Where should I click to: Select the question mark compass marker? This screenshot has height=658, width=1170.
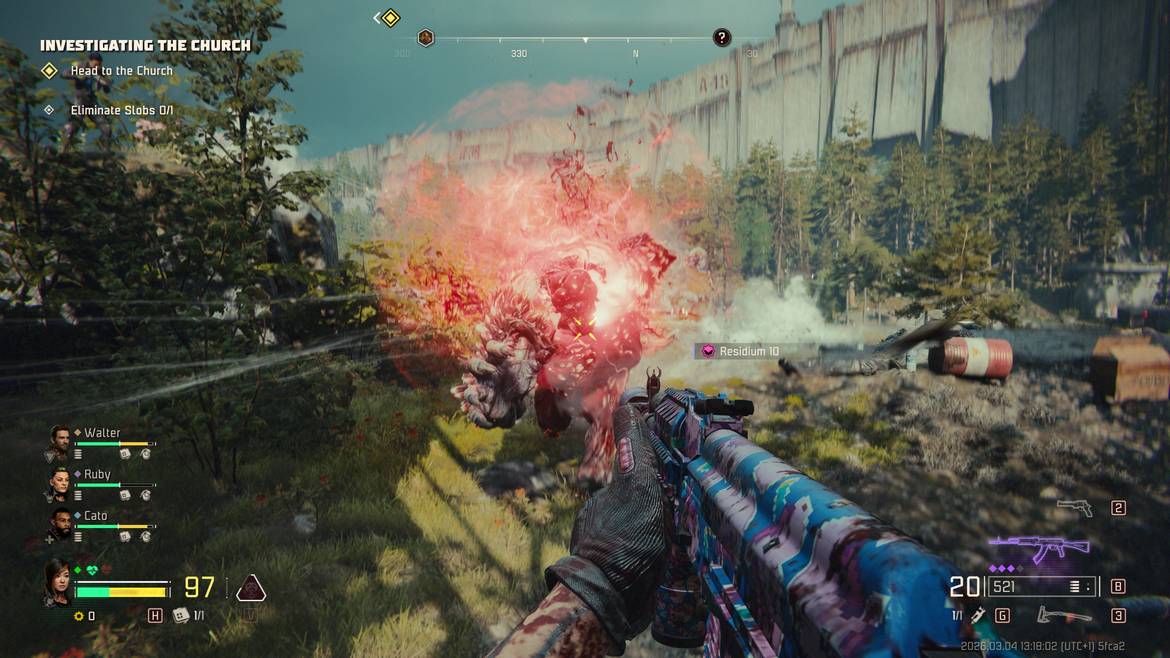(x=722, y=38)
